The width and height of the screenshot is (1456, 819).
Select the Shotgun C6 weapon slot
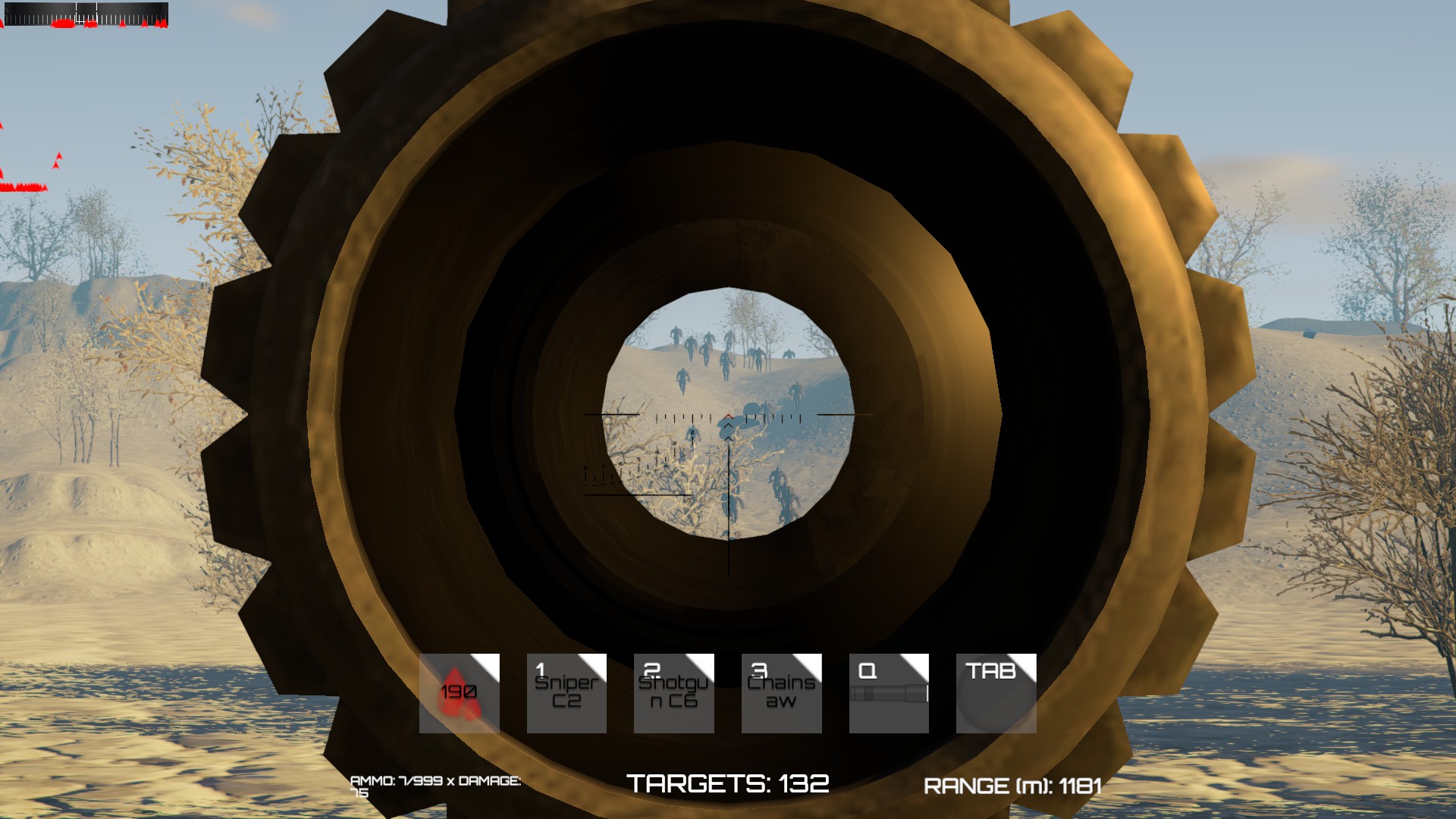click(x=673, y=692)
